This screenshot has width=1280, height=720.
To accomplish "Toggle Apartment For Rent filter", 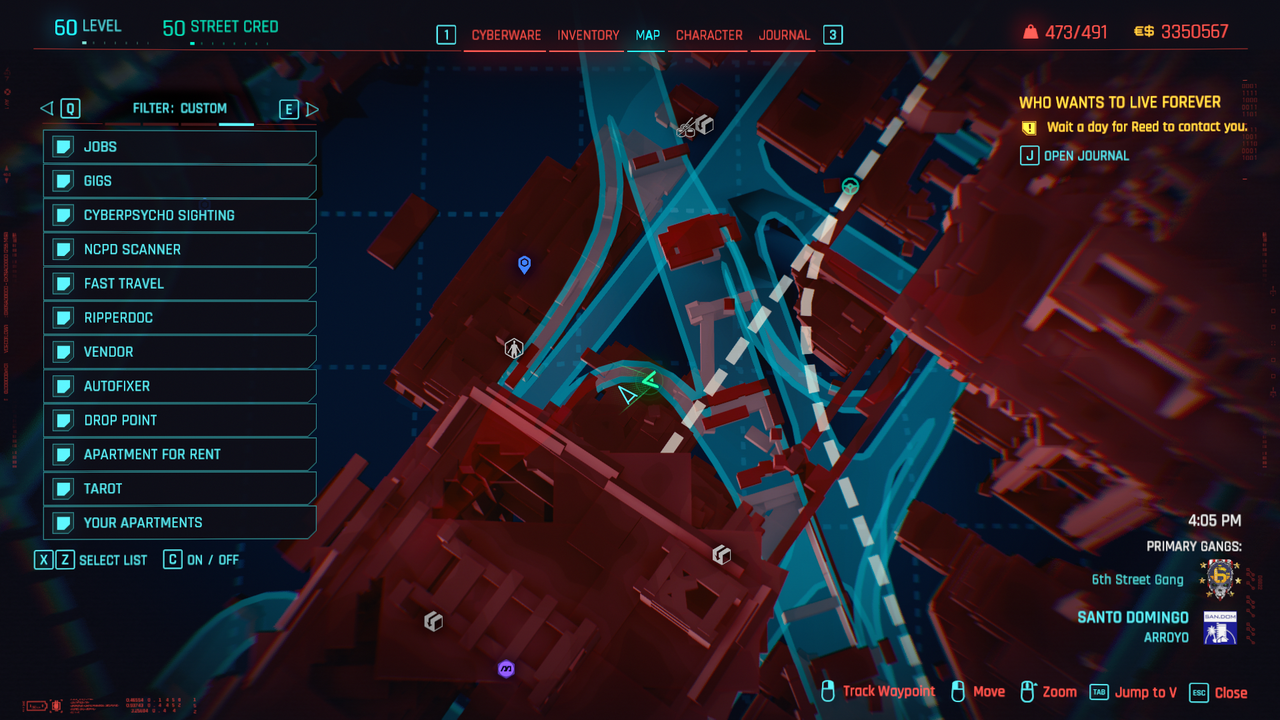I will point(180,454).
